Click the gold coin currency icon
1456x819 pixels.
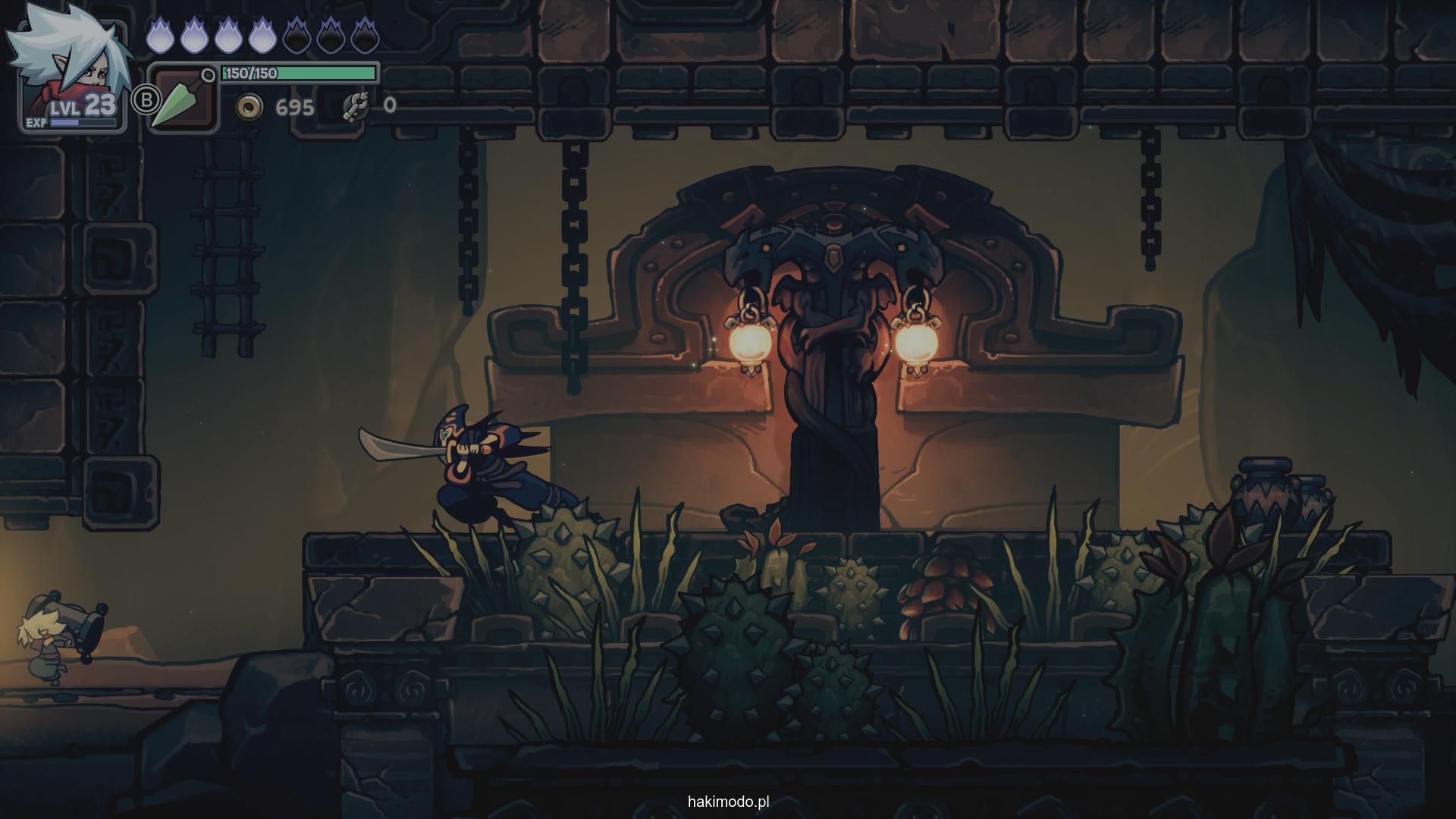point(248,107)
